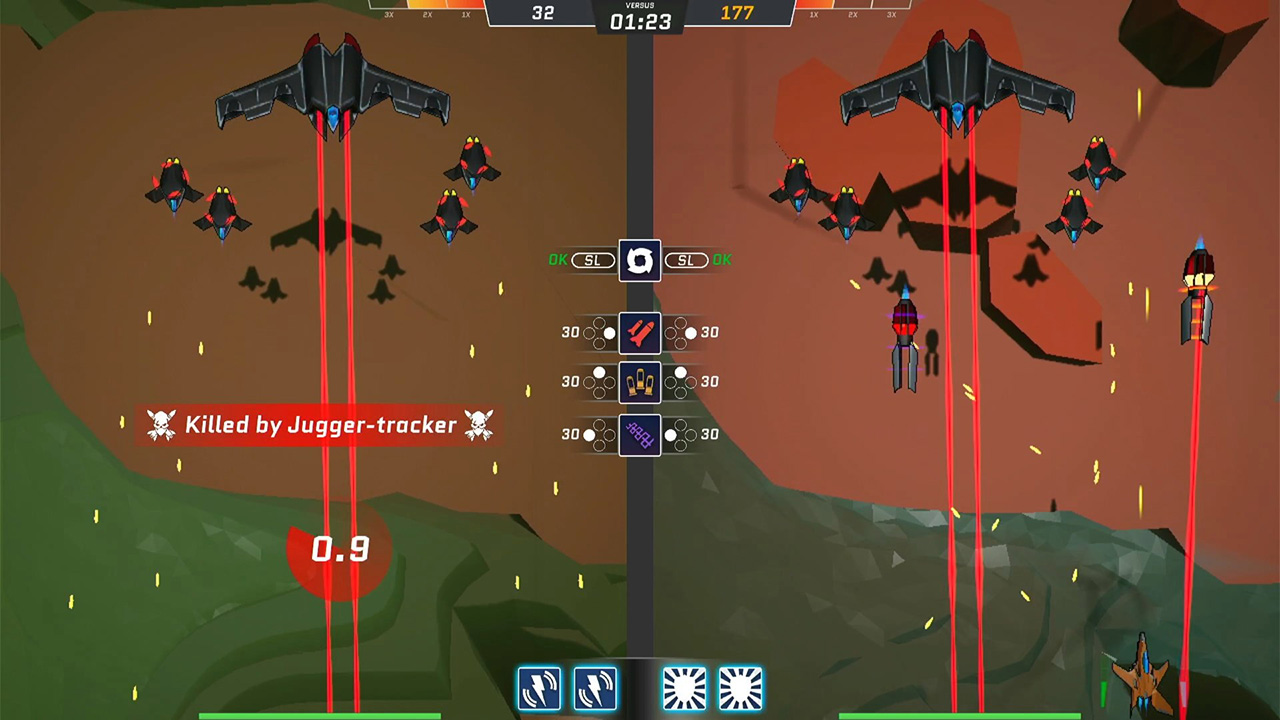The height and width of the screenshot is (720, 1280).
Task: Switch to the left player score tab showing 32
Action: [544, 12]
